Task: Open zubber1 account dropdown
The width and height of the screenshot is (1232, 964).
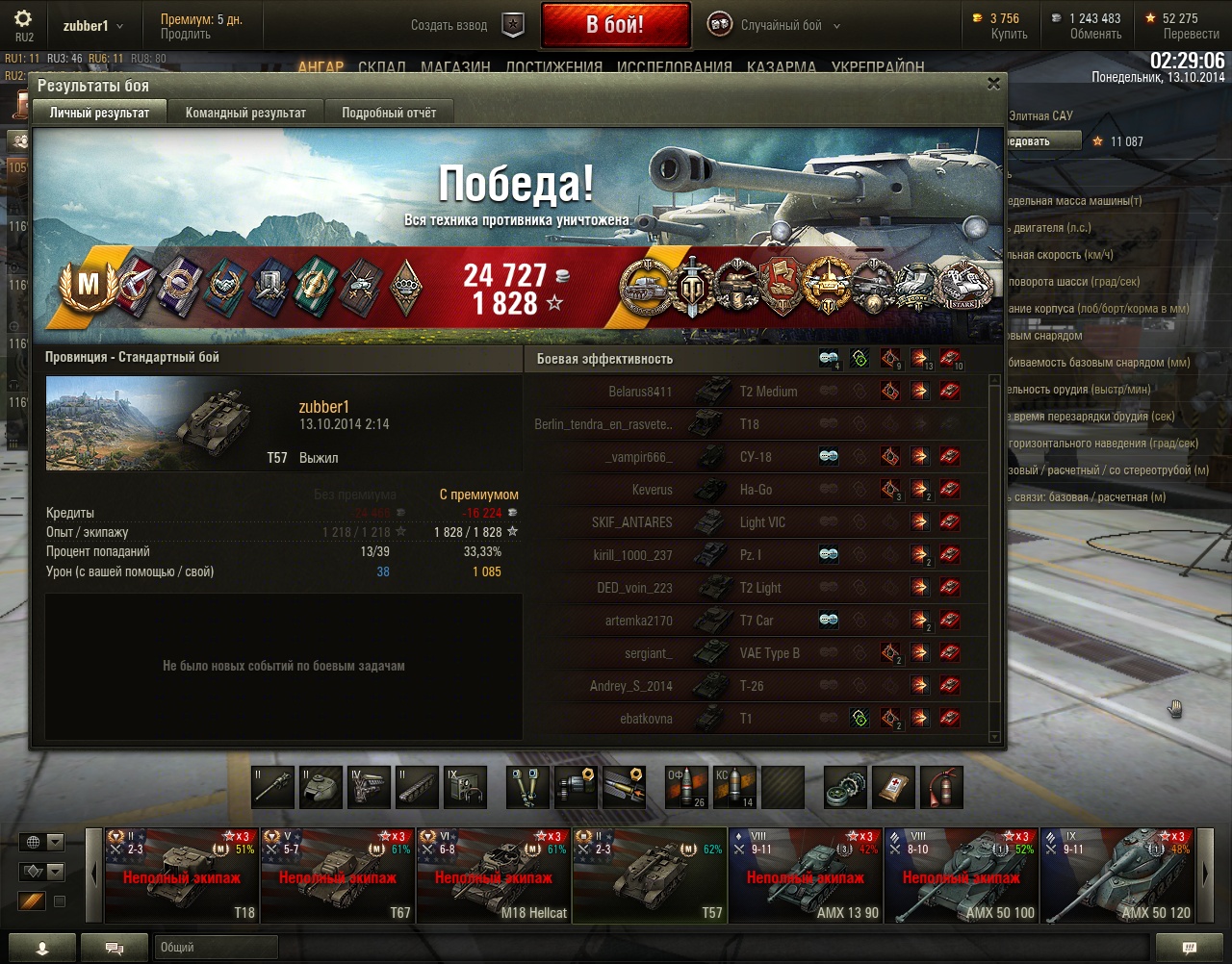Action: pos(93,26)
